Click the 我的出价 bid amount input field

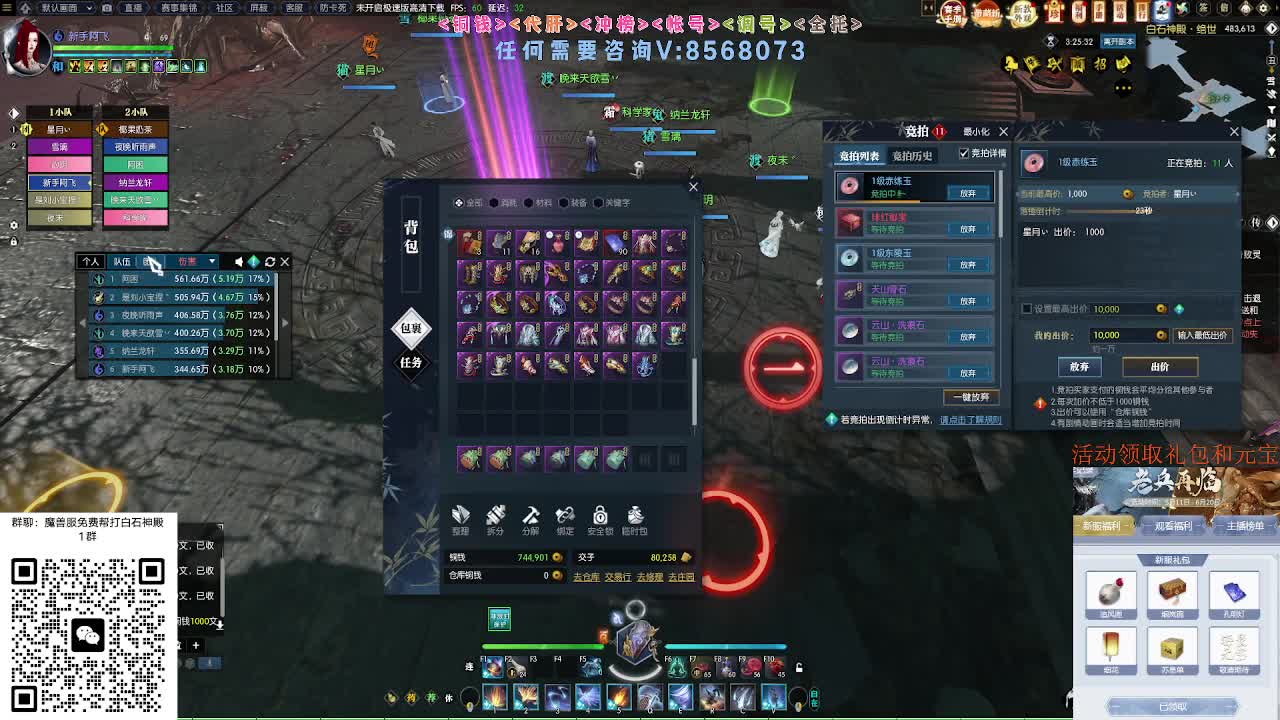(1125, 333)
